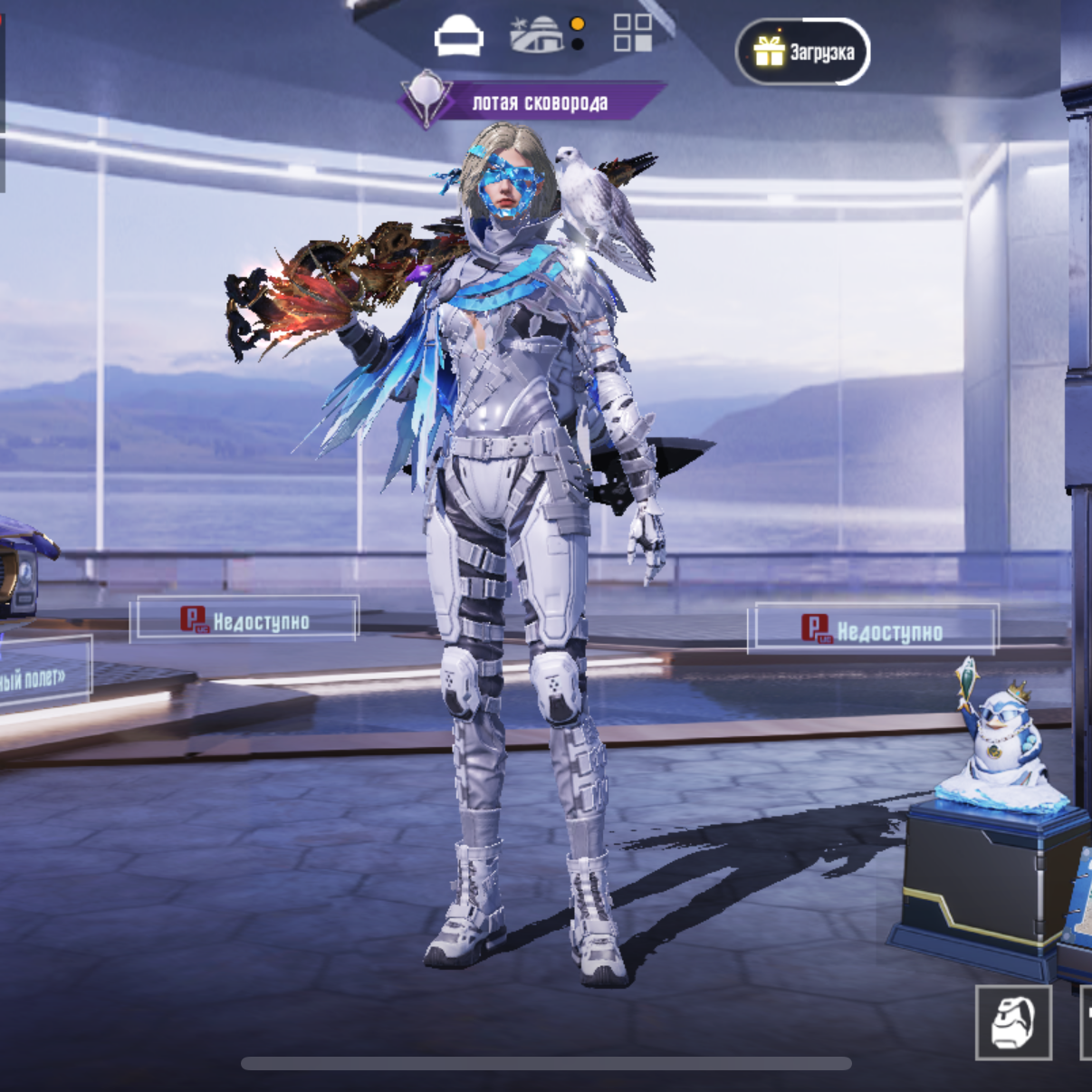This screenshot has width=1092, height=1092.
Task: Tap the Загрузка gift download button
Action: tap(802, 52)
